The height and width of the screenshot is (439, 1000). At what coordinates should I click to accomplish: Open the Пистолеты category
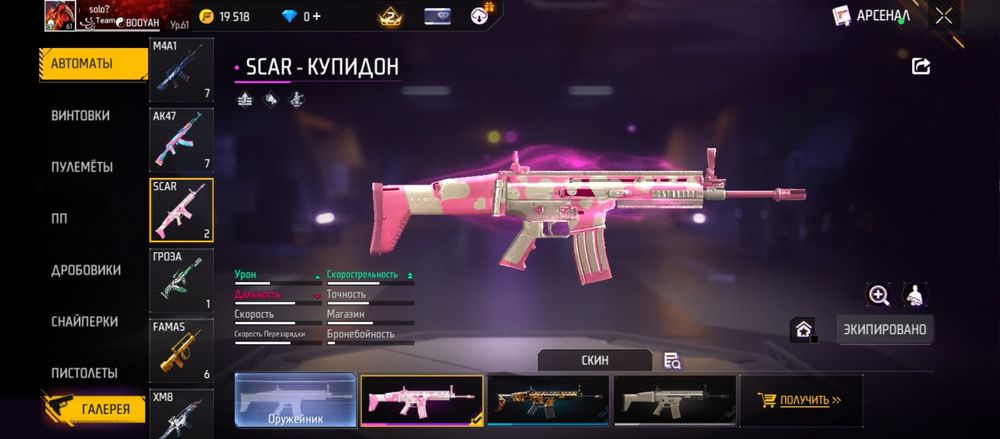84,373
